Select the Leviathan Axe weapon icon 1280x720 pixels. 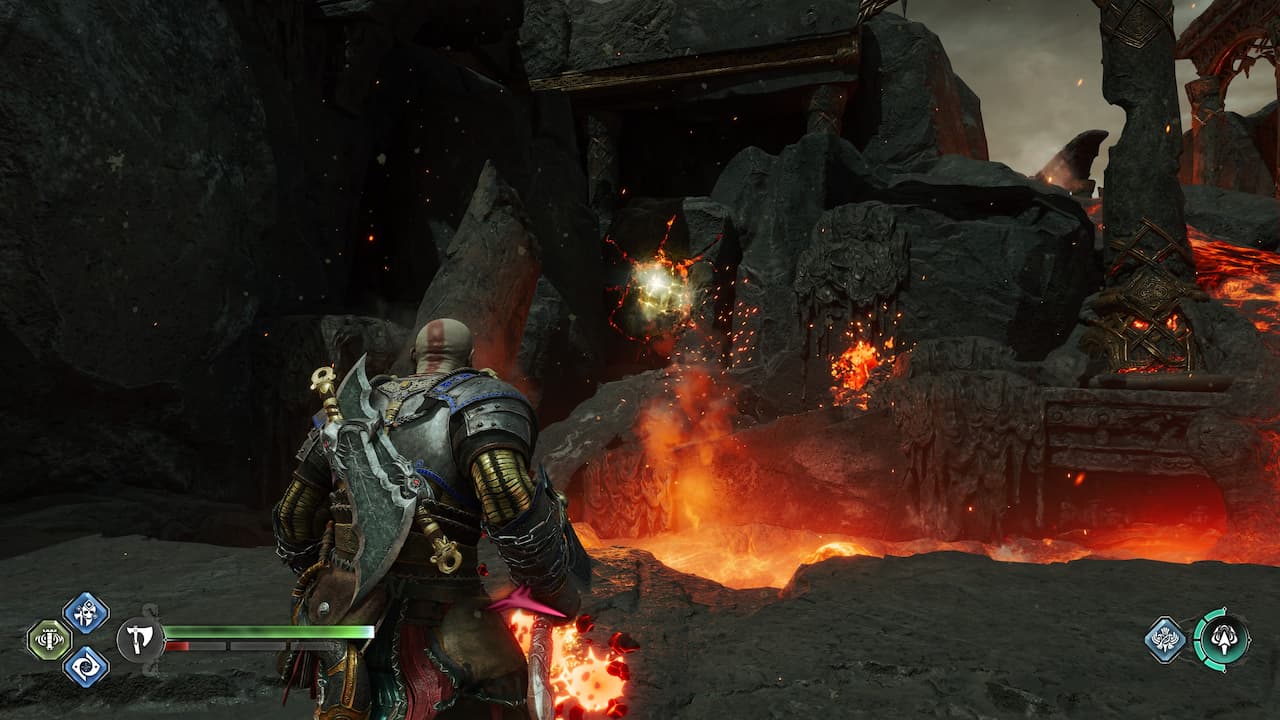tap(139, 639)
